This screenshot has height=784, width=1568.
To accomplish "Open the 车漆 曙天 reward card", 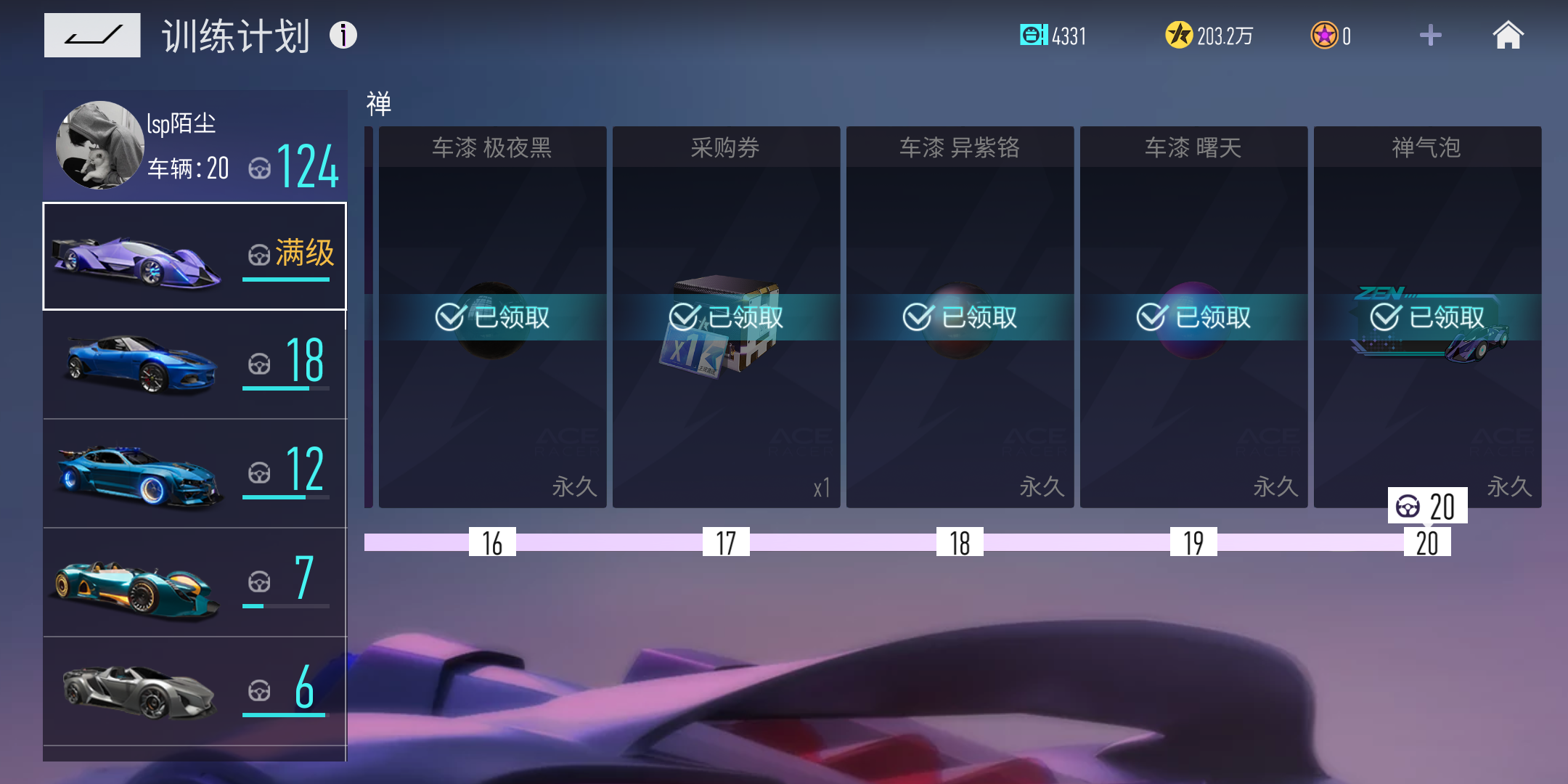I will pyautogui.click(x=1194, y=316).
